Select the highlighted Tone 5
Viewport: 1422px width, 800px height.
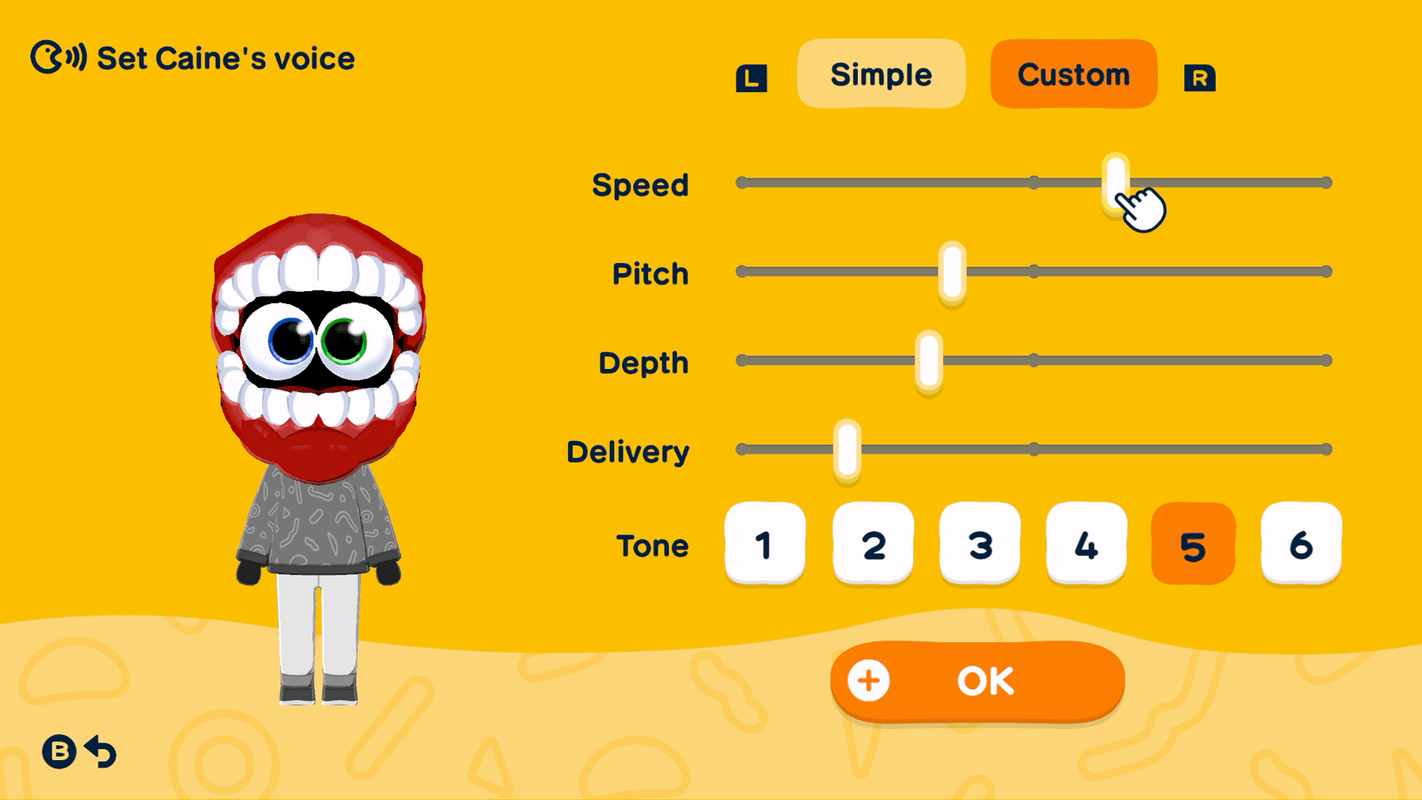point(1193,545)
